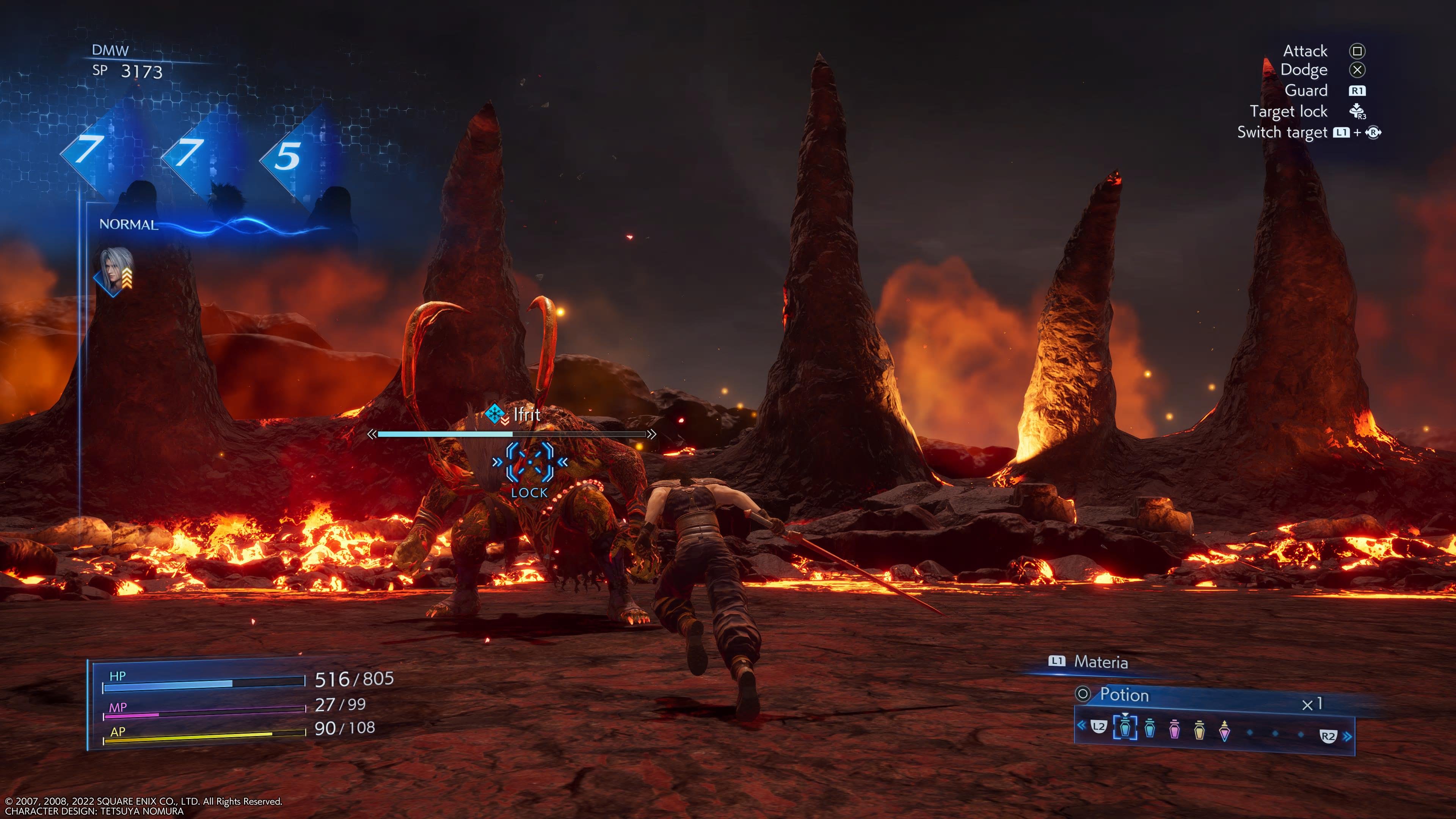
Task: Select the highlighted teal Potion slot
Action: (1125, 728)
